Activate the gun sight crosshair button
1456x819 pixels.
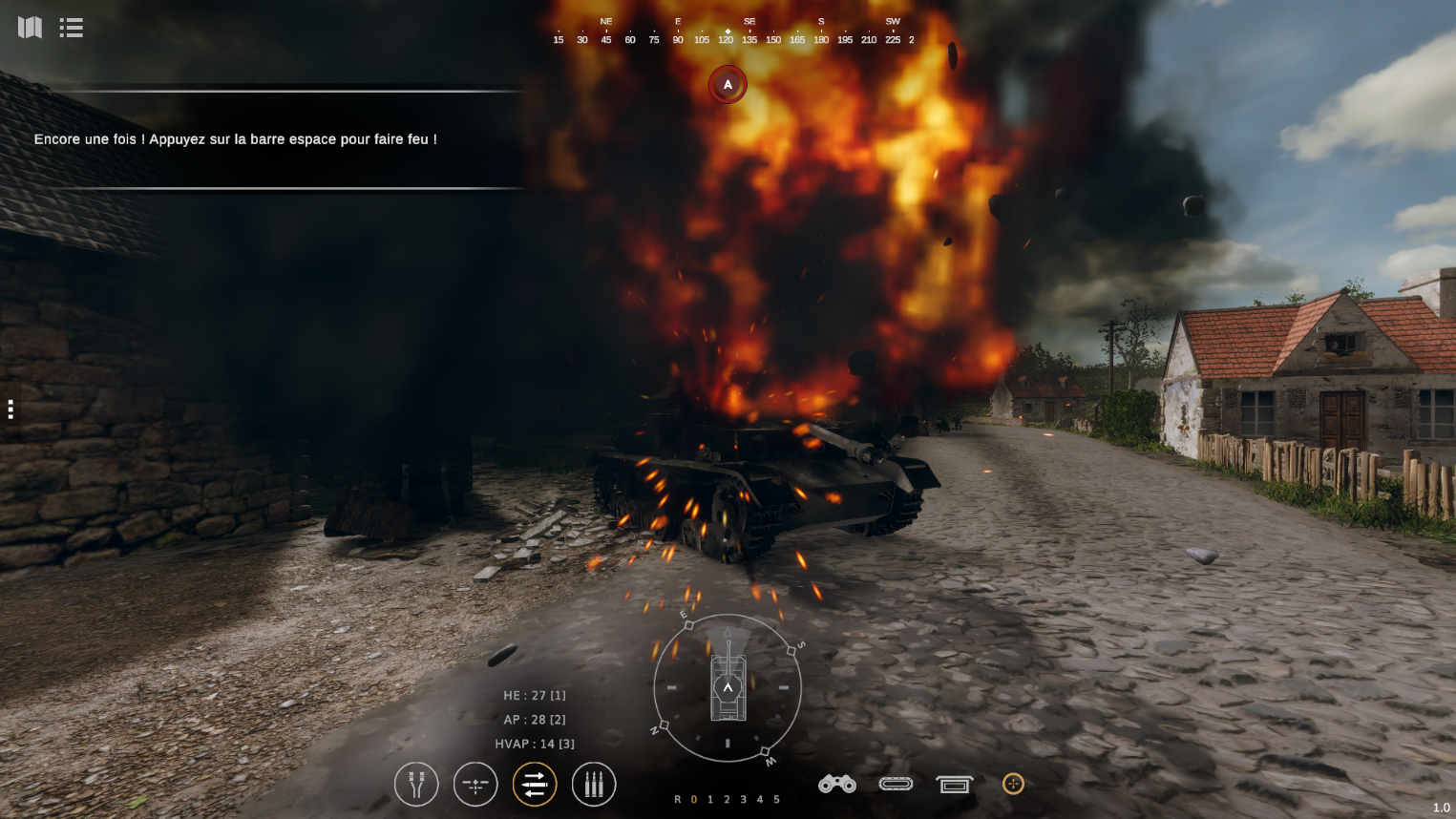pyautogui.click(x=475, y=785)
